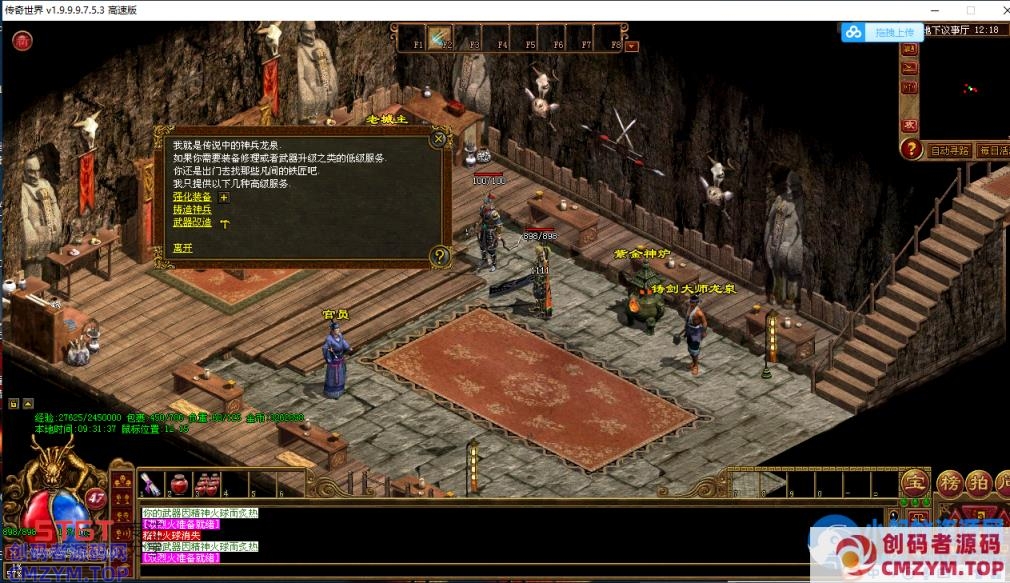Expand the skill bar dropdown arrow
Screen dimensions: 1010x583
tap(632, 45)
